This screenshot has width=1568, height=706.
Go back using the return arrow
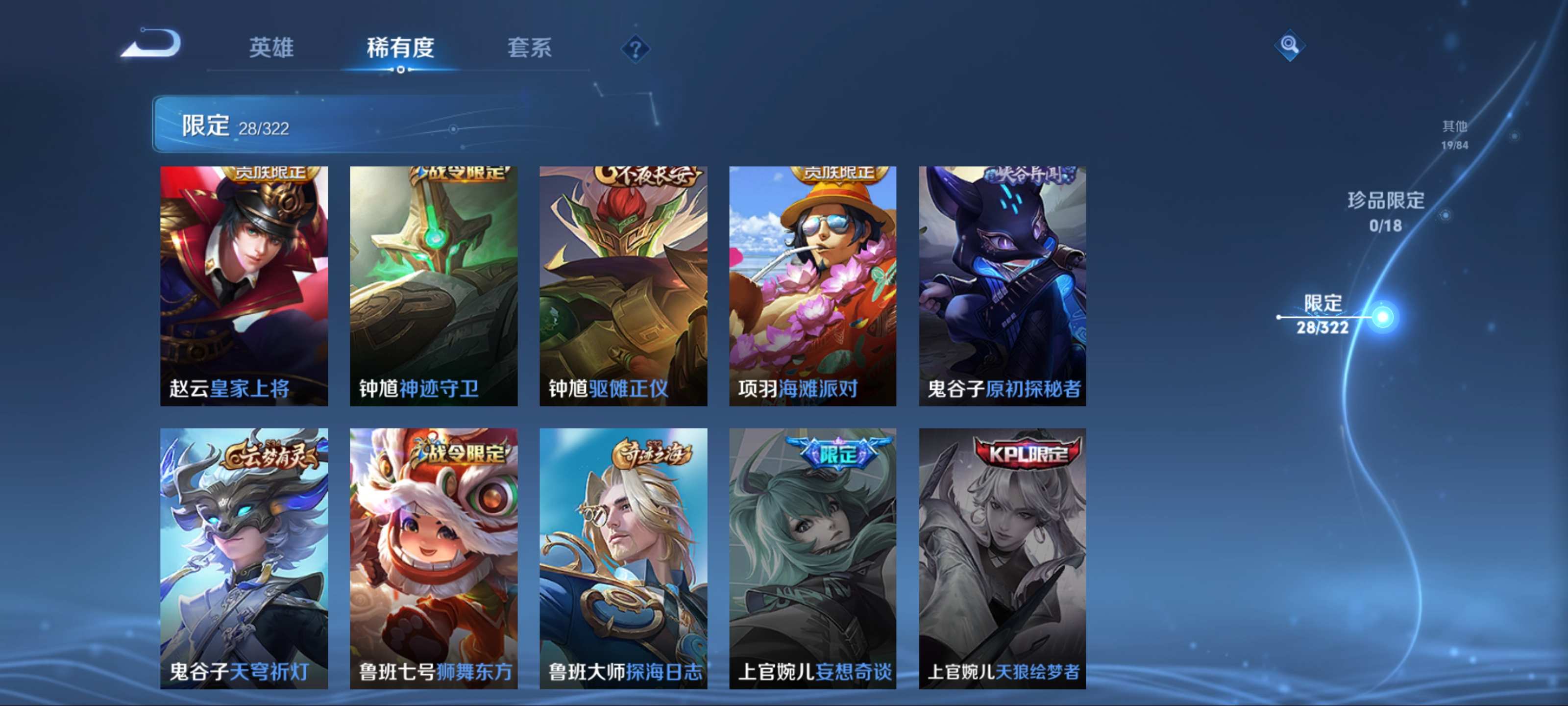151,44
